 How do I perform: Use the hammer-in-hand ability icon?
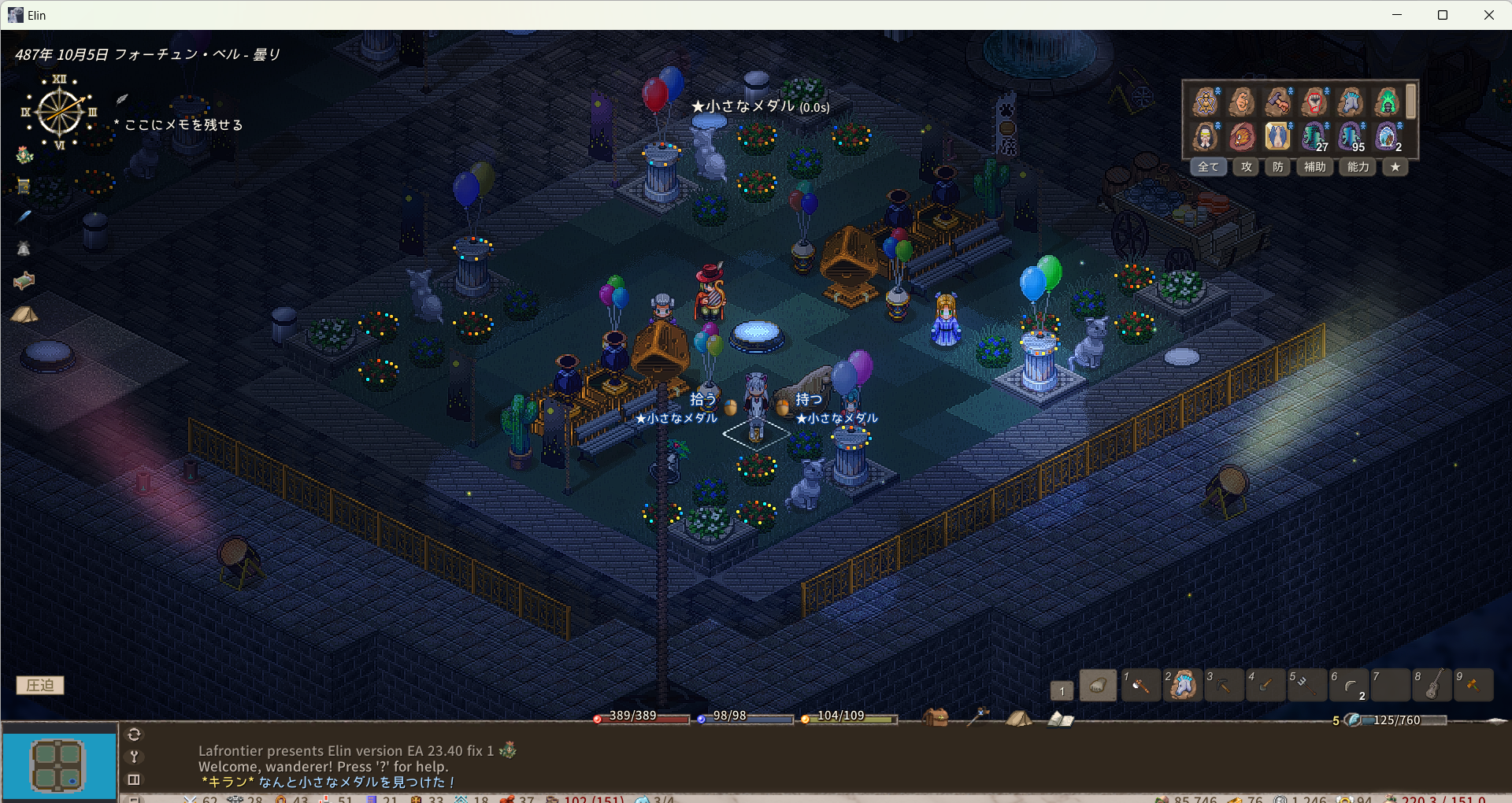pyautogui.click(x=1277, y=102)
